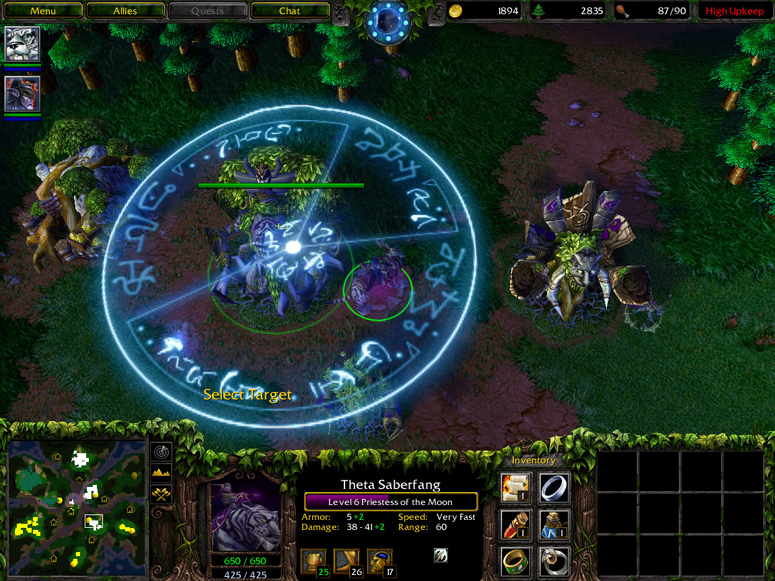Select the dark armored hero portrait icon
This screenshot has width=775, height=581.
21,93
